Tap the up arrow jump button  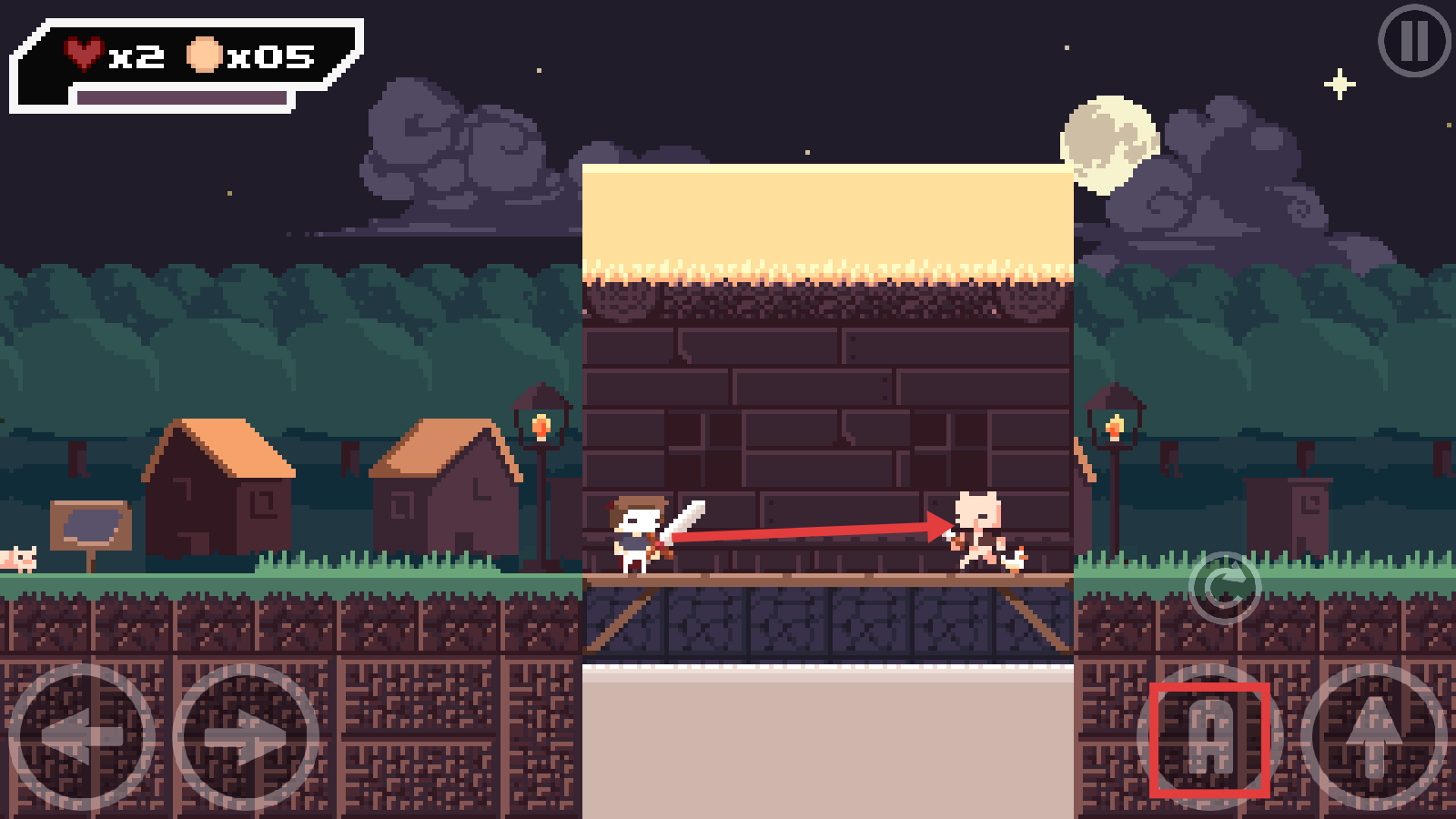[x=1373, y=736]
